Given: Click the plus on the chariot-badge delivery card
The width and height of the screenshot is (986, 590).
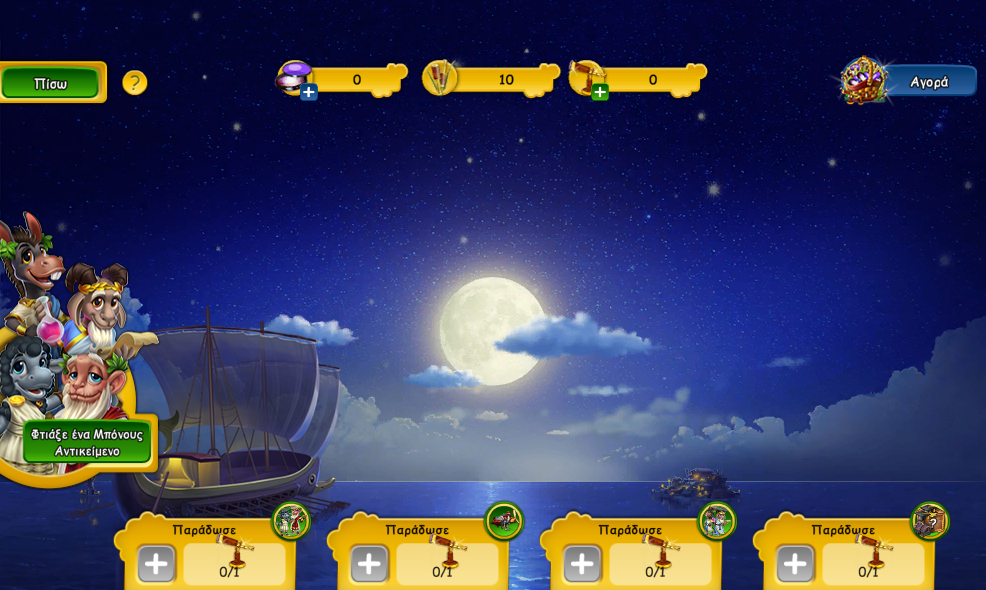Looking at the screenshot, I should tap(369, 564).
